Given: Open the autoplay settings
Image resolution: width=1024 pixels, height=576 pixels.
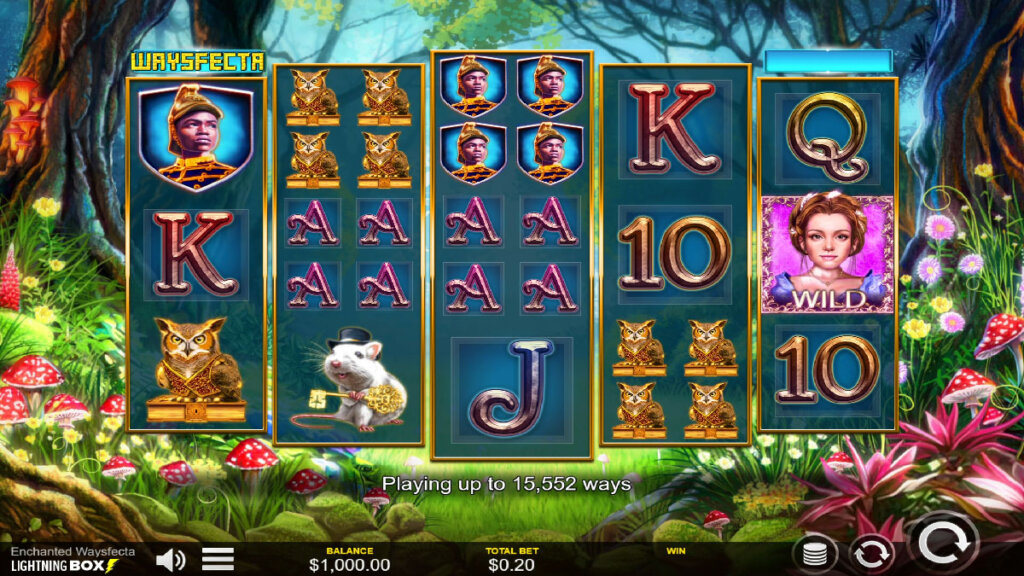Looking at the screenshot, I should (x=871, y=553).
